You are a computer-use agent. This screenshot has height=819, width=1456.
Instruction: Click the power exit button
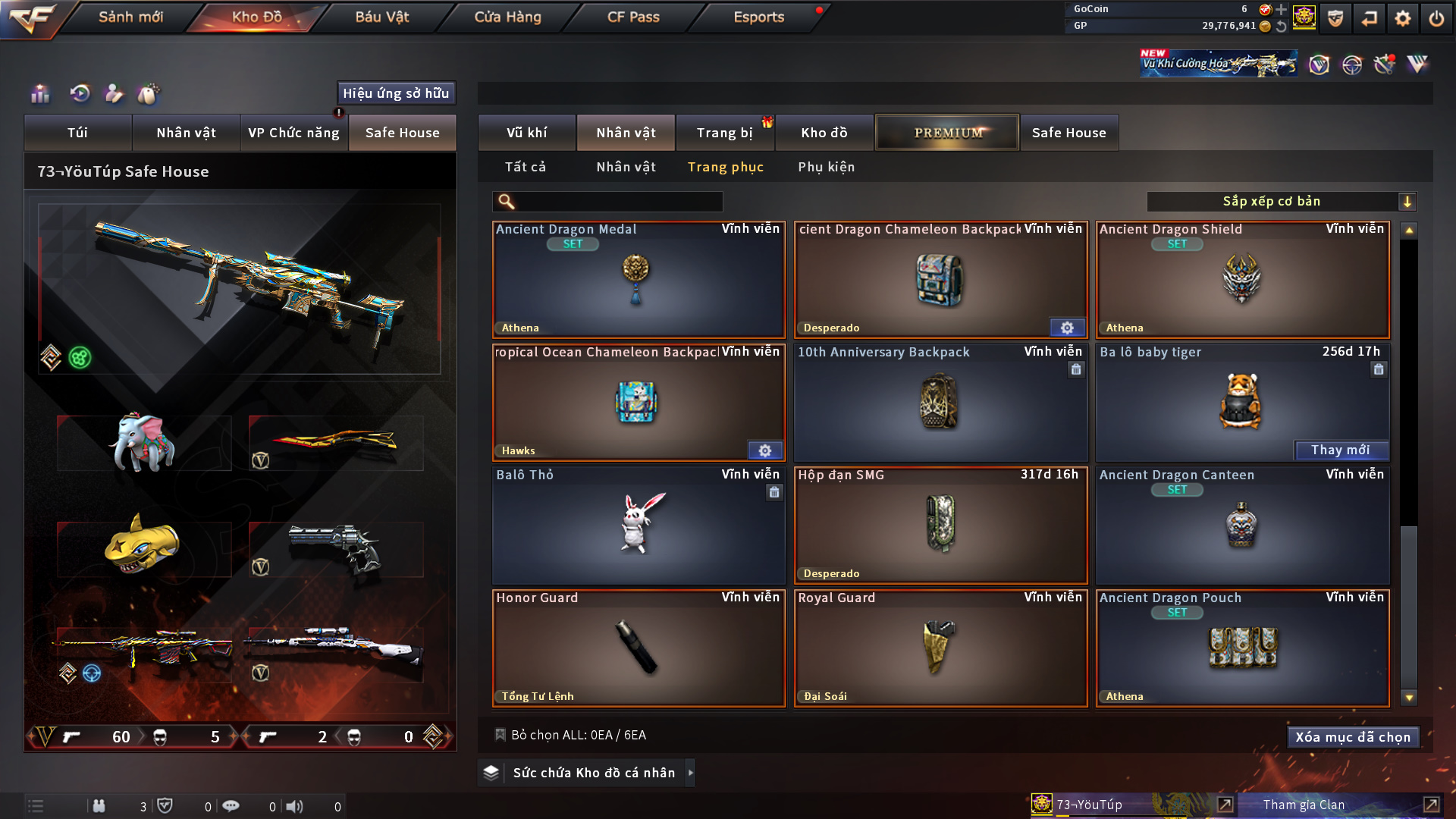pyautogui.click(x=1436, y=18)
